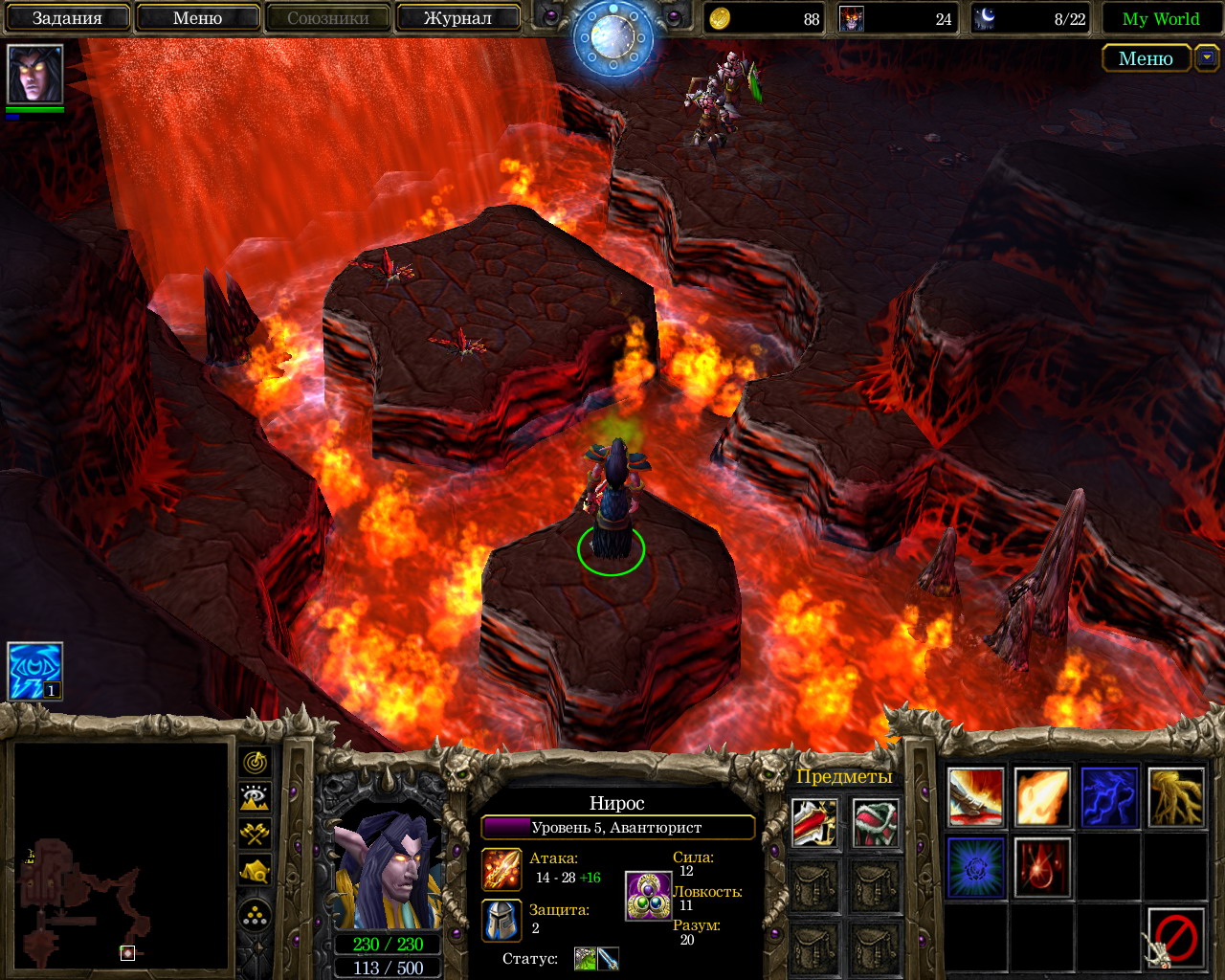Open the Задания quests menu
The width and height of the screenshot is (1225, 980).
click(x=67, y=18)
